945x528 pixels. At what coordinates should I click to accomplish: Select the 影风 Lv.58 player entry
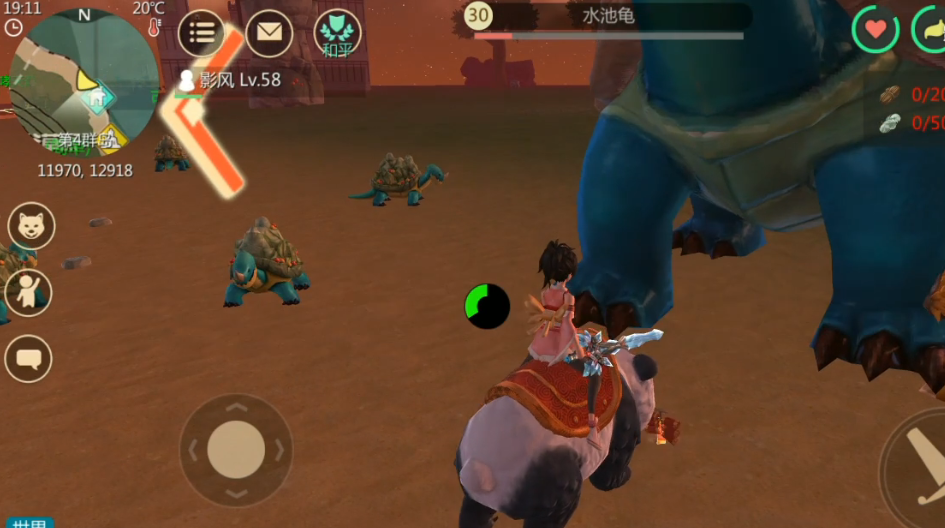[x=229, y=80]
